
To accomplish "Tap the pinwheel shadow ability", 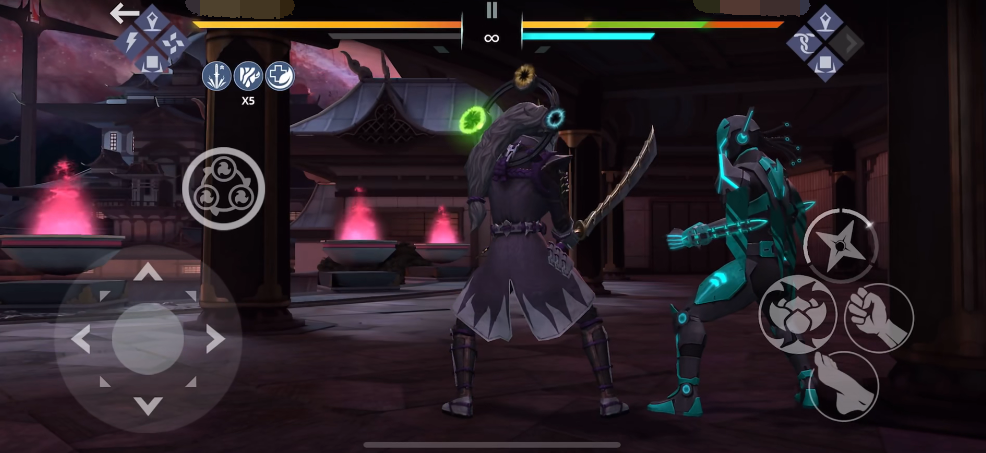I will [172, 42].
